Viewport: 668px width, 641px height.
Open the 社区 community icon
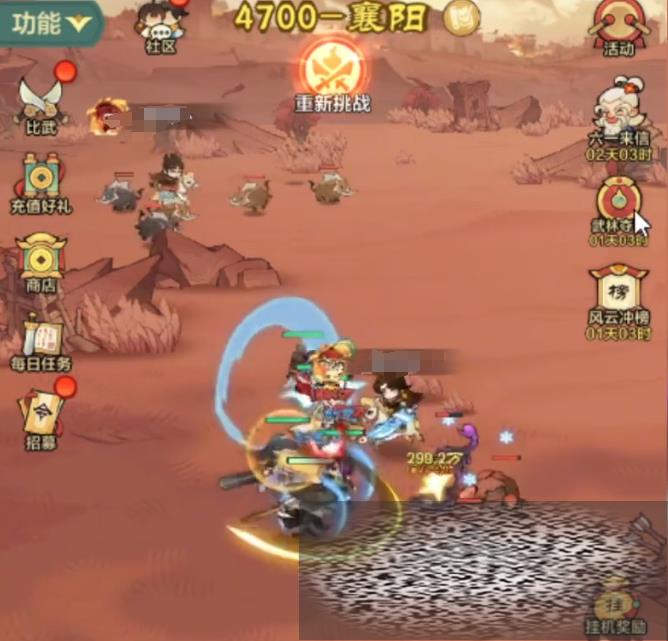[160, 26]
